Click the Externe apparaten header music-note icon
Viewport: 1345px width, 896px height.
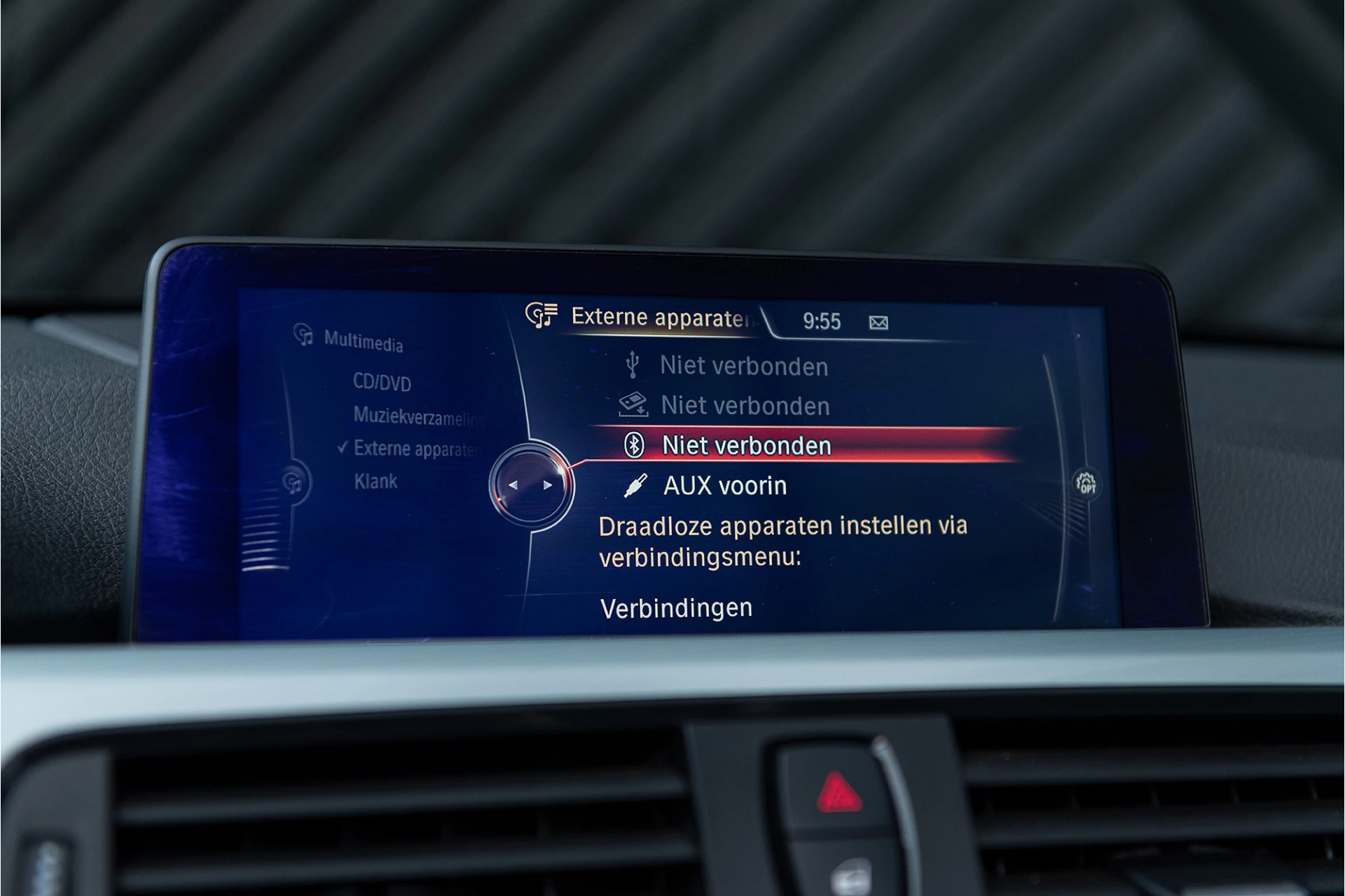tap(543, 317)
